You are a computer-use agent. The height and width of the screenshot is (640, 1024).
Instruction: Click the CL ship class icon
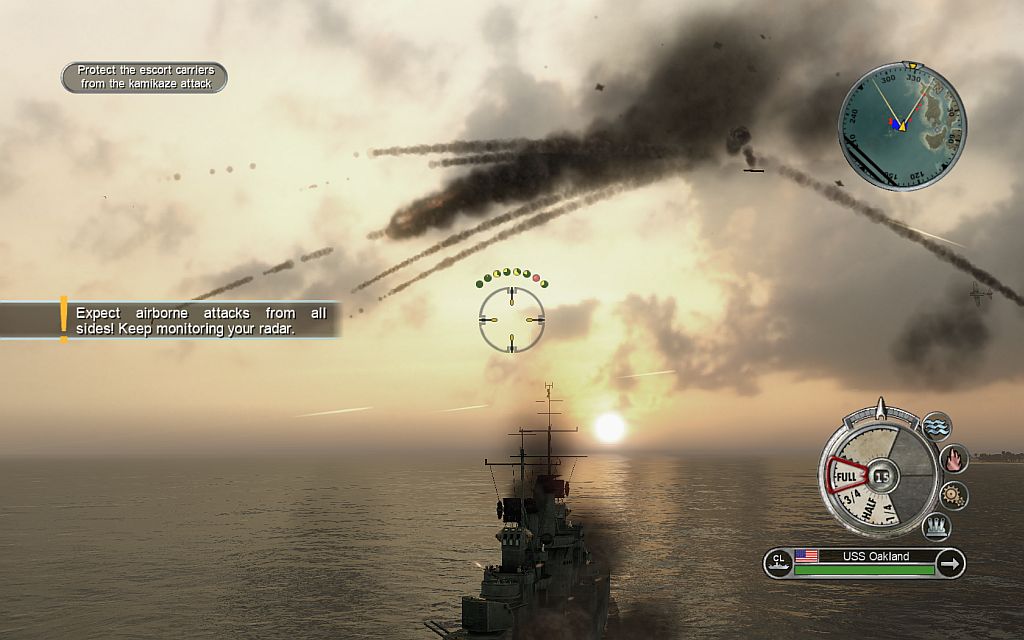point(778,564)
